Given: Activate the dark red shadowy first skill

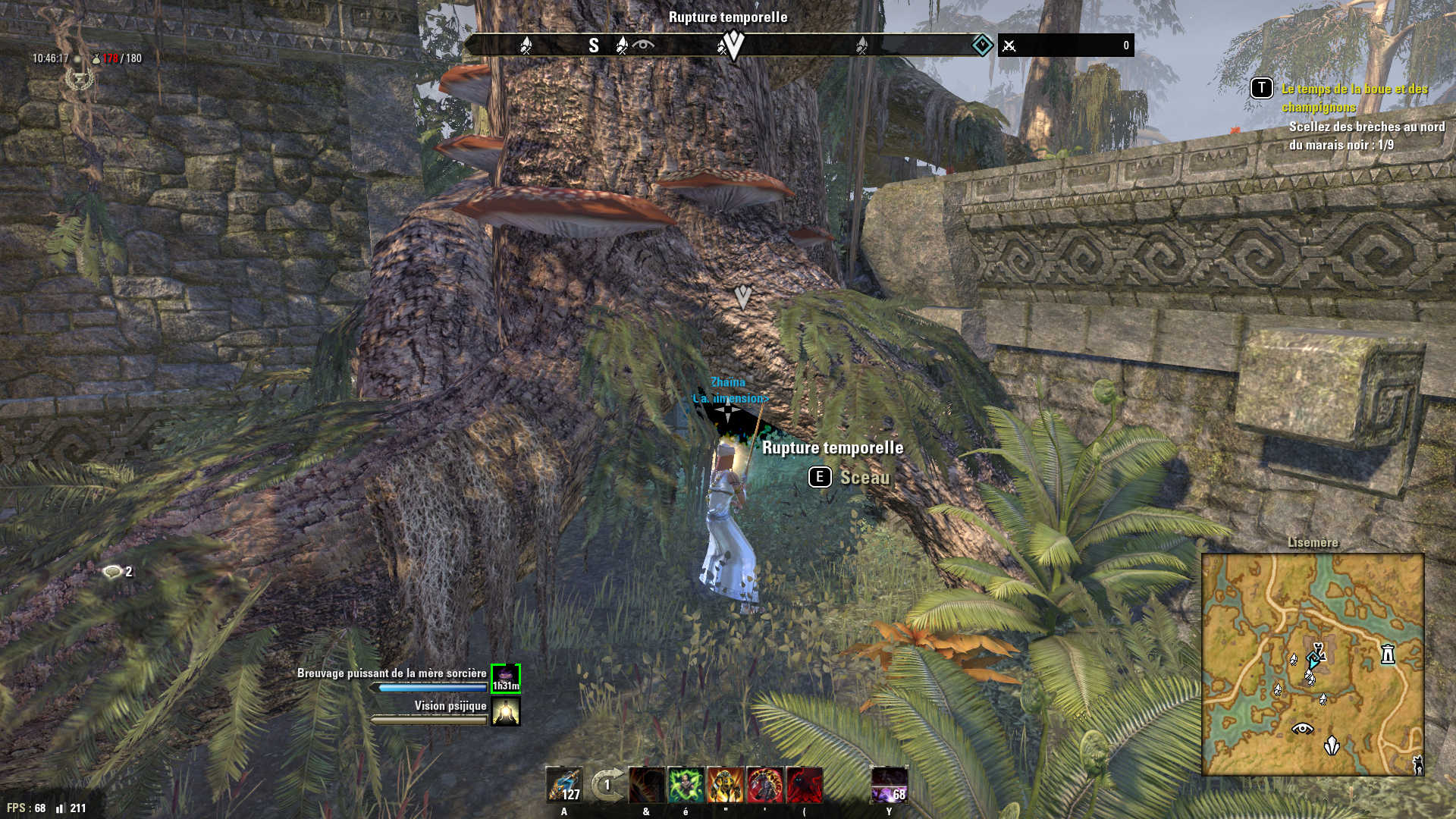Looking at the screenshot, I should [647, 784].
